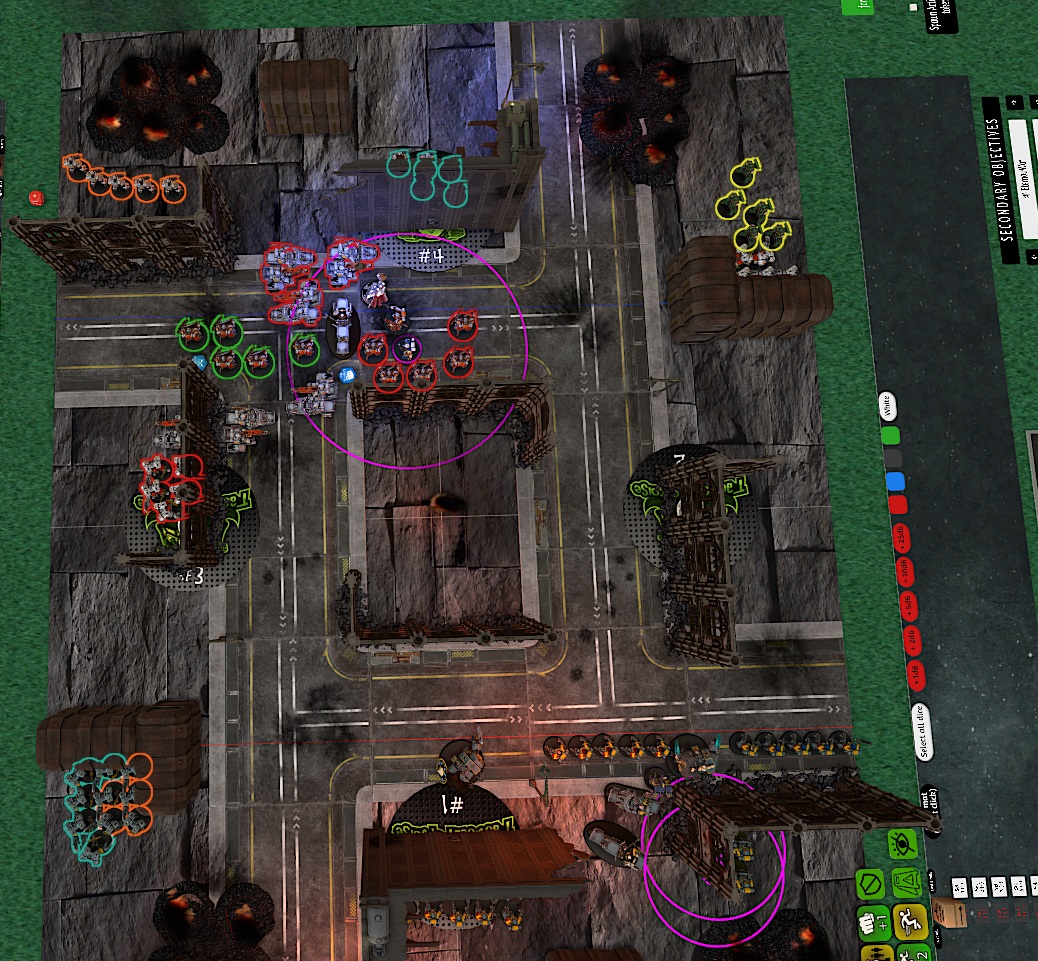Pick the green dice color swatch

pyautogui.click(x=889, y=435)
